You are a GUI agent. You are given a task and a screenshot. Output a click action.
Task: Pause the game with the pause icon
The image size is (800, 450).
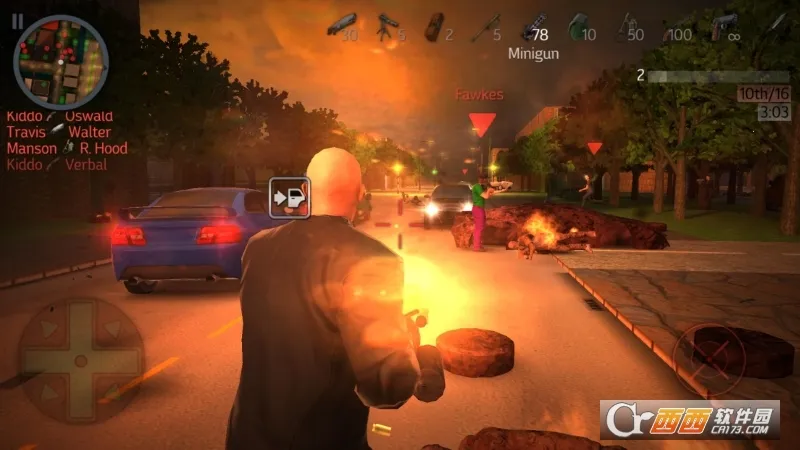click(x=18, y=20)
